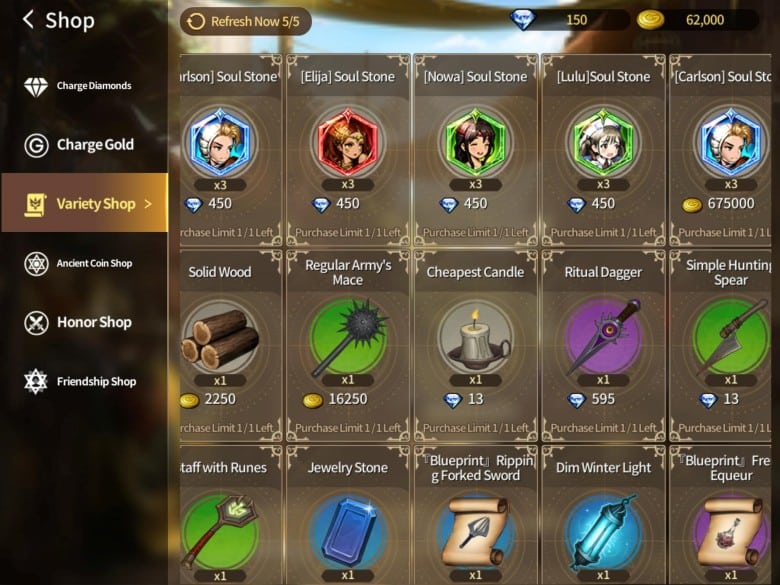
Task: Switch to the Charge Gold section
Action: (84, 145)
